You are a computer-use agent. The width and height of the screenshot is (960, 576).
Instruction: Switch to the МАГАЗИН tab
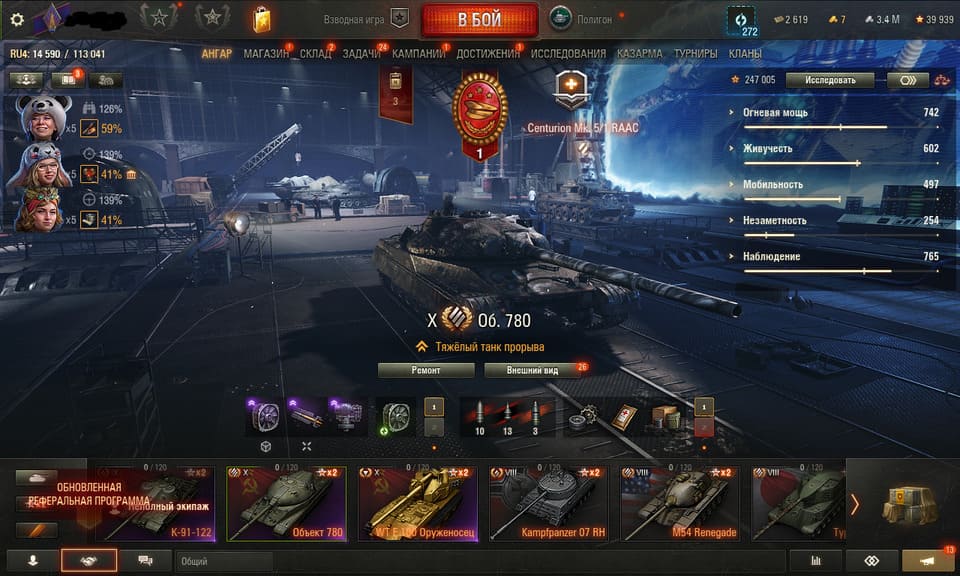264,53
